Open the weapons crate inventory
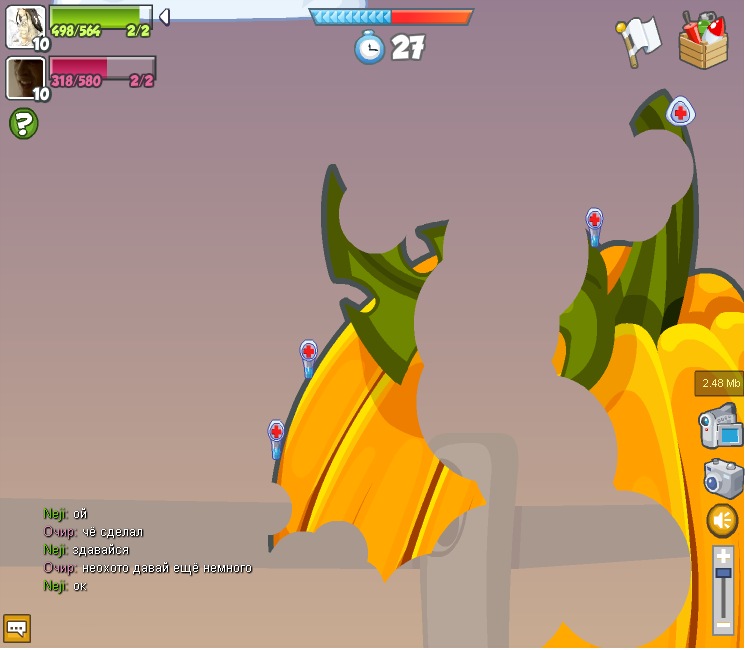The height and width of the screenshot is (650, 745). point(703,41)
